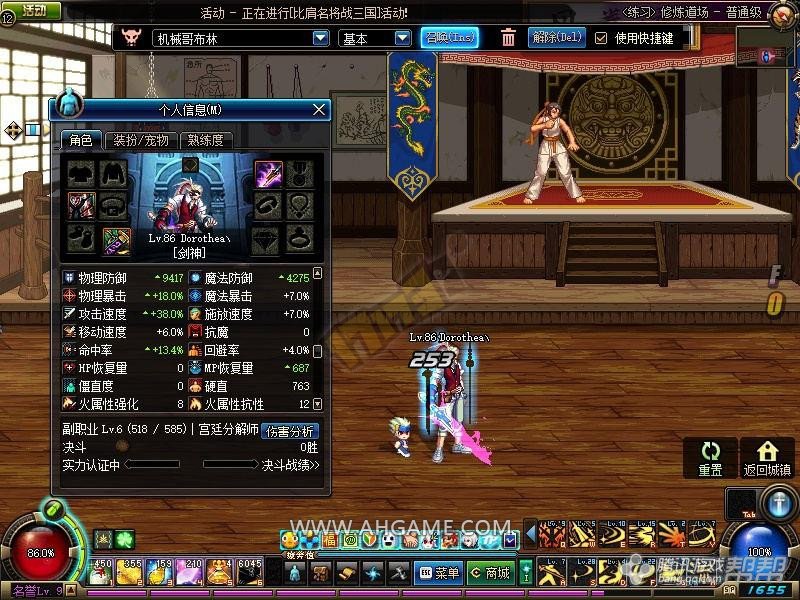Click the four-leaf clover buff icon

(x=123, y=539)
